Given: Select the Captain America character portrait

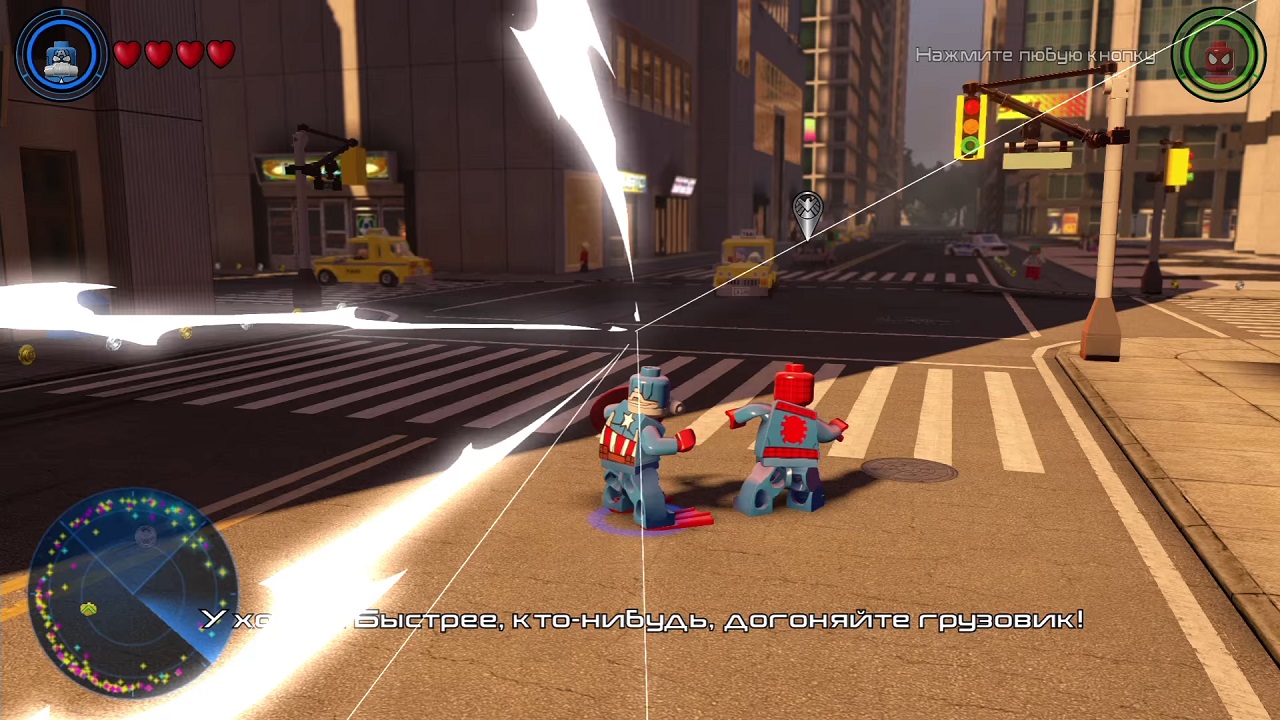Looking at the screenshot, I should [62, 54].
